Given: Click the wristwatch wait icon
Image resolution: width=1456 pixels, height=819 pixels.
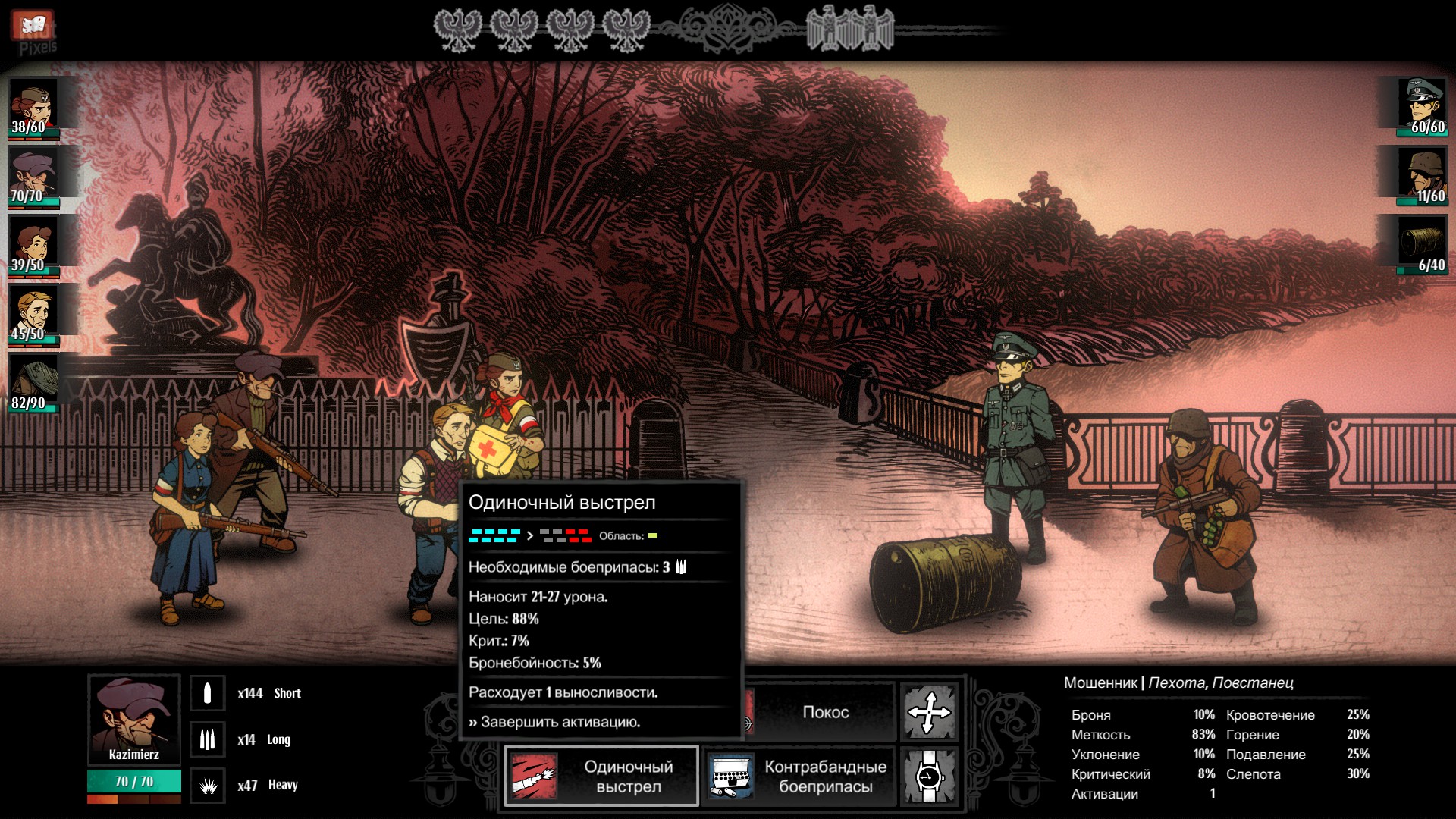Looking at the screenshot, I should click(x=929, y=776).
